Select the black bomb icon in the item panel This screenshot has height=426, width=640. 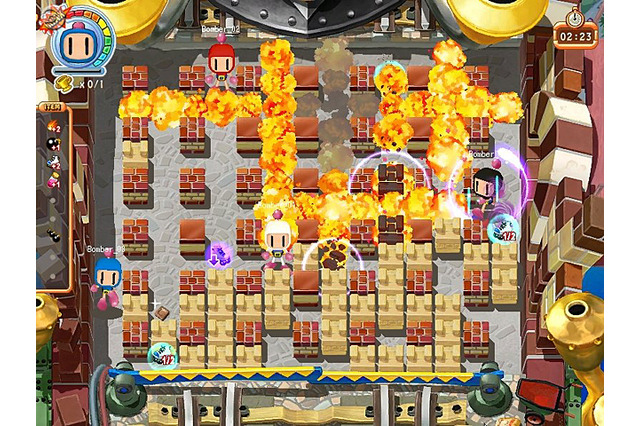point(53,144)
